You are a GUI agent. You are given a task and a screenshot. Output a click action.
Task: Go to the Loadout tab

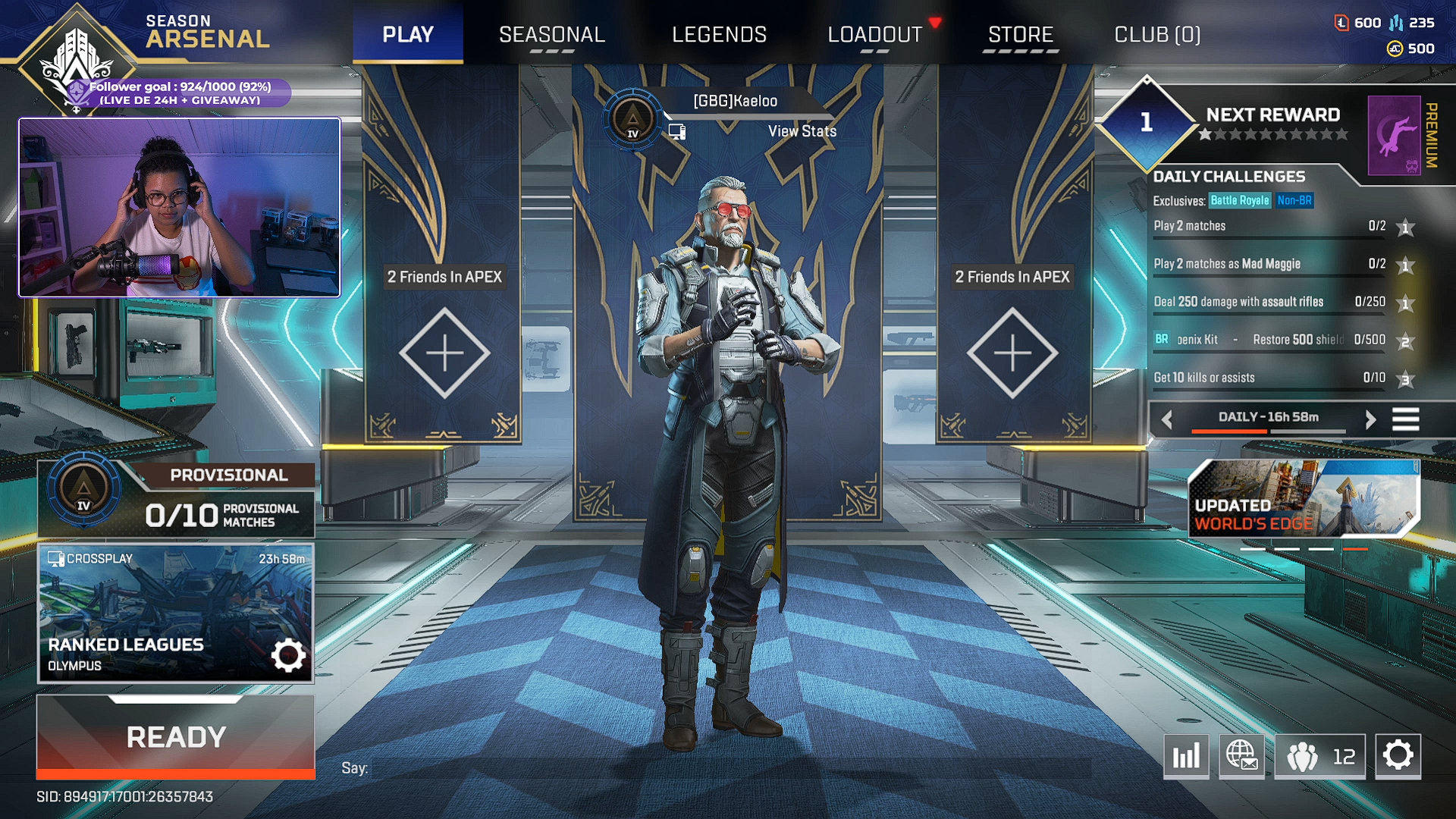pyautogui.click(x=874, y=35)
